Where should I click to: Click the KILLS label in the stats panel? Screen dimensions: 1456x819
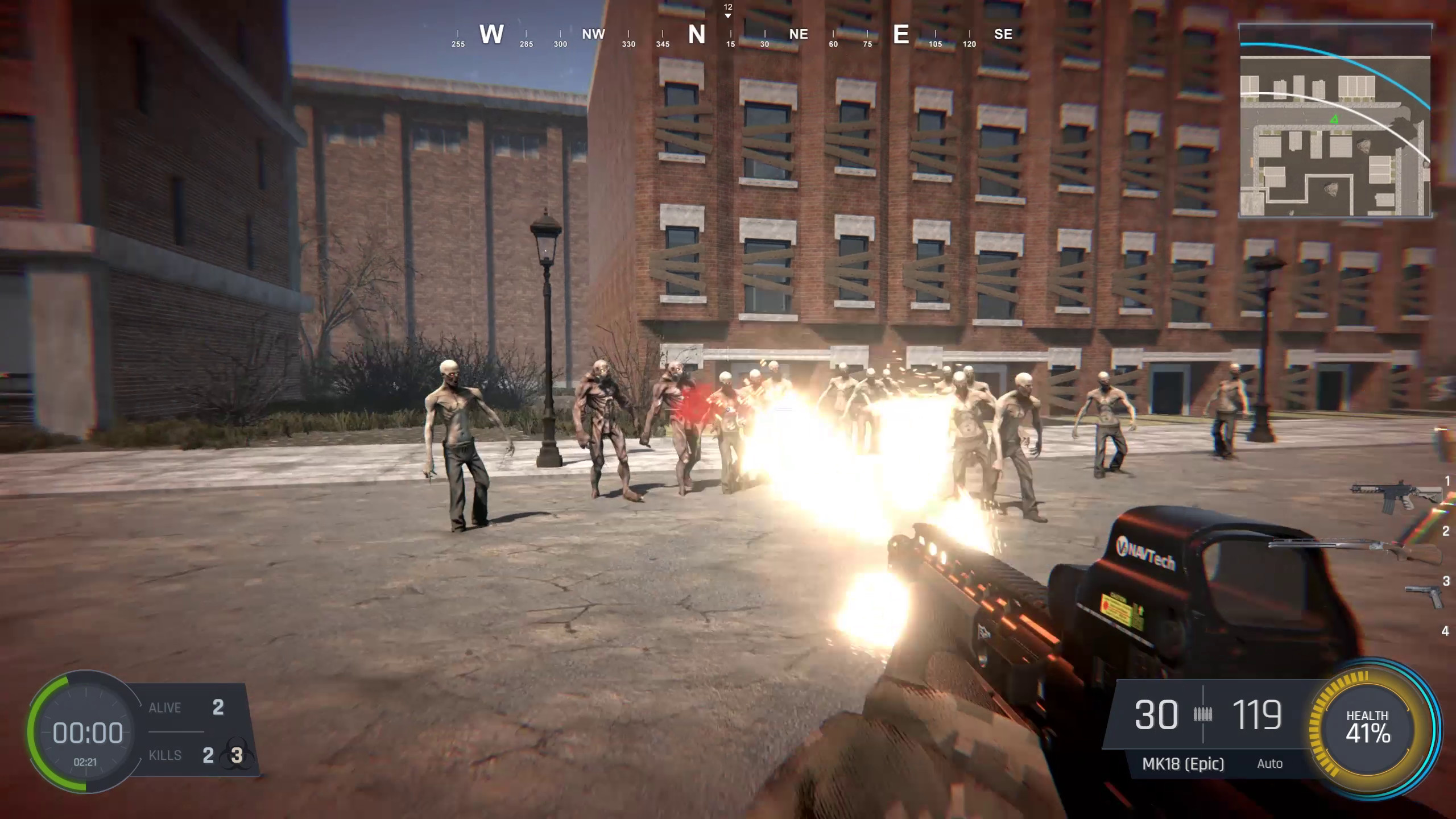pyautogui.click(x=164, y=755)
